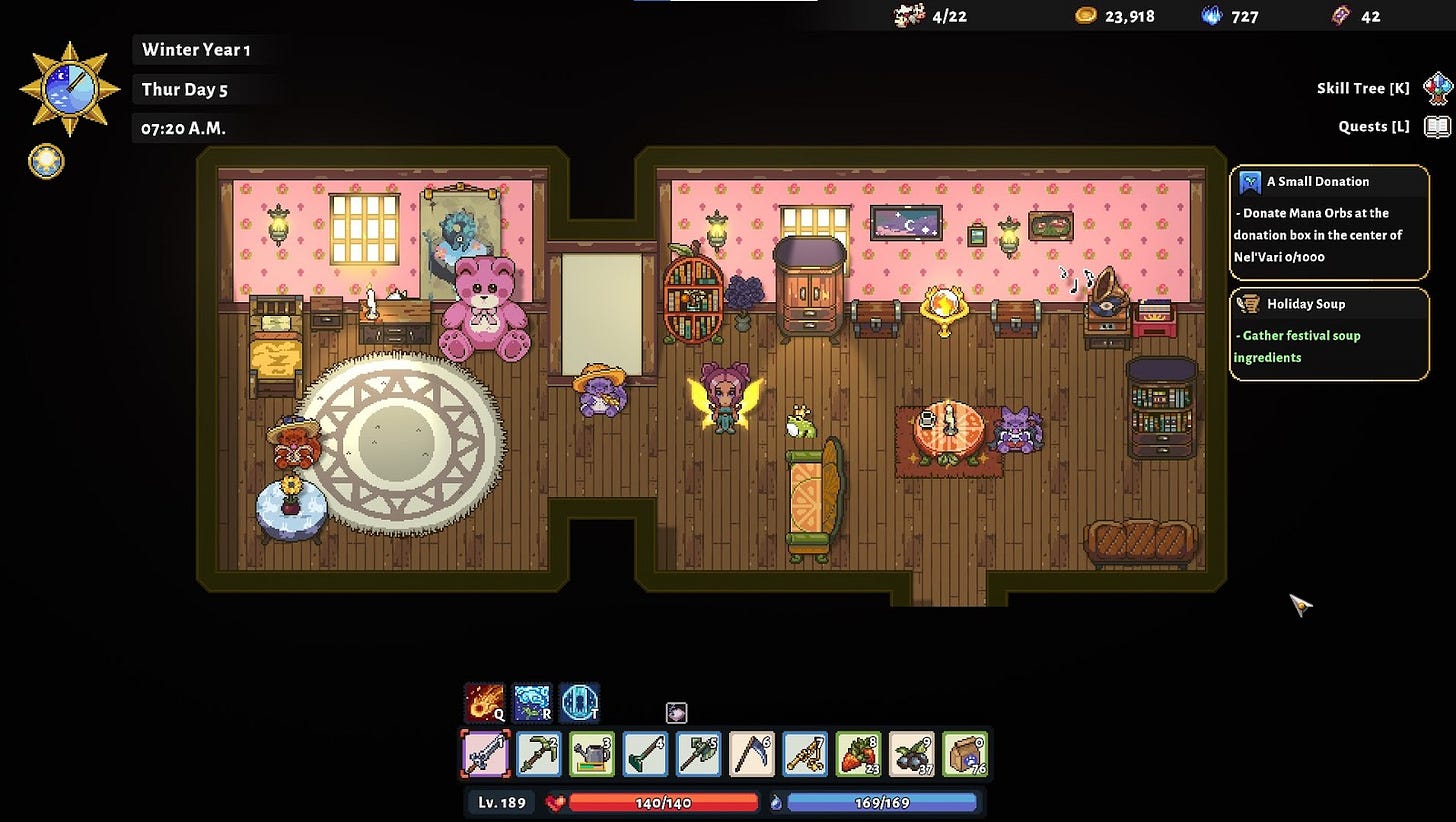1456x822 pixels.
Task: Activate the round blue spell icon
Action: [x=579, y=702]
